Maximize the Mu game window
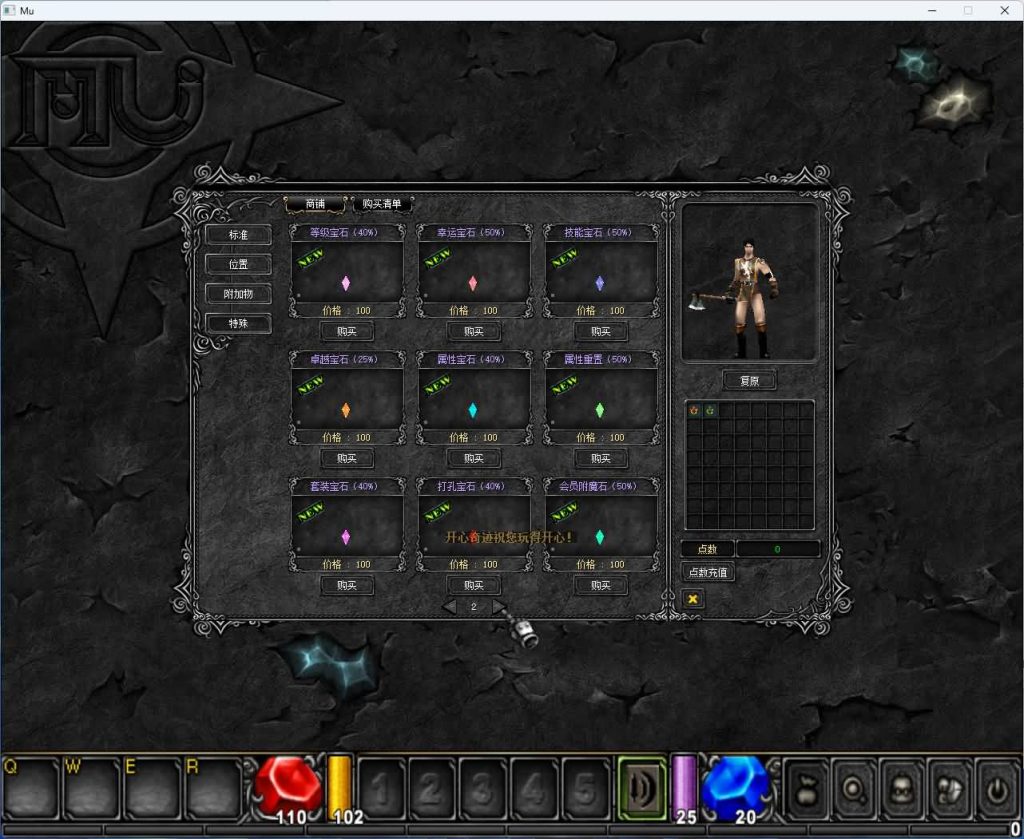1024x839 pixels. 967,10
